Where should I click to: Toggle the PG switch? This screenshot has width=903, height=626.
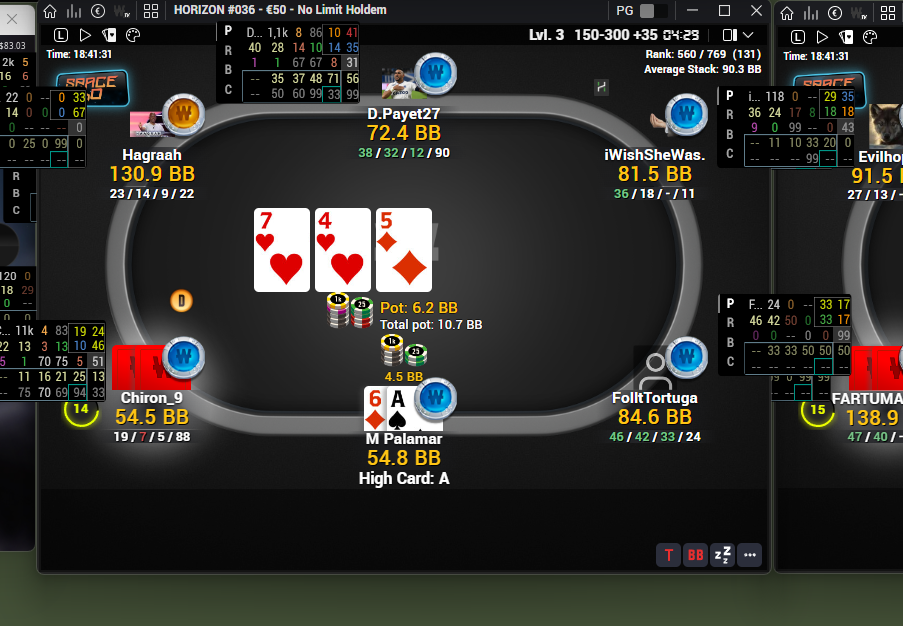pos(653,11)
